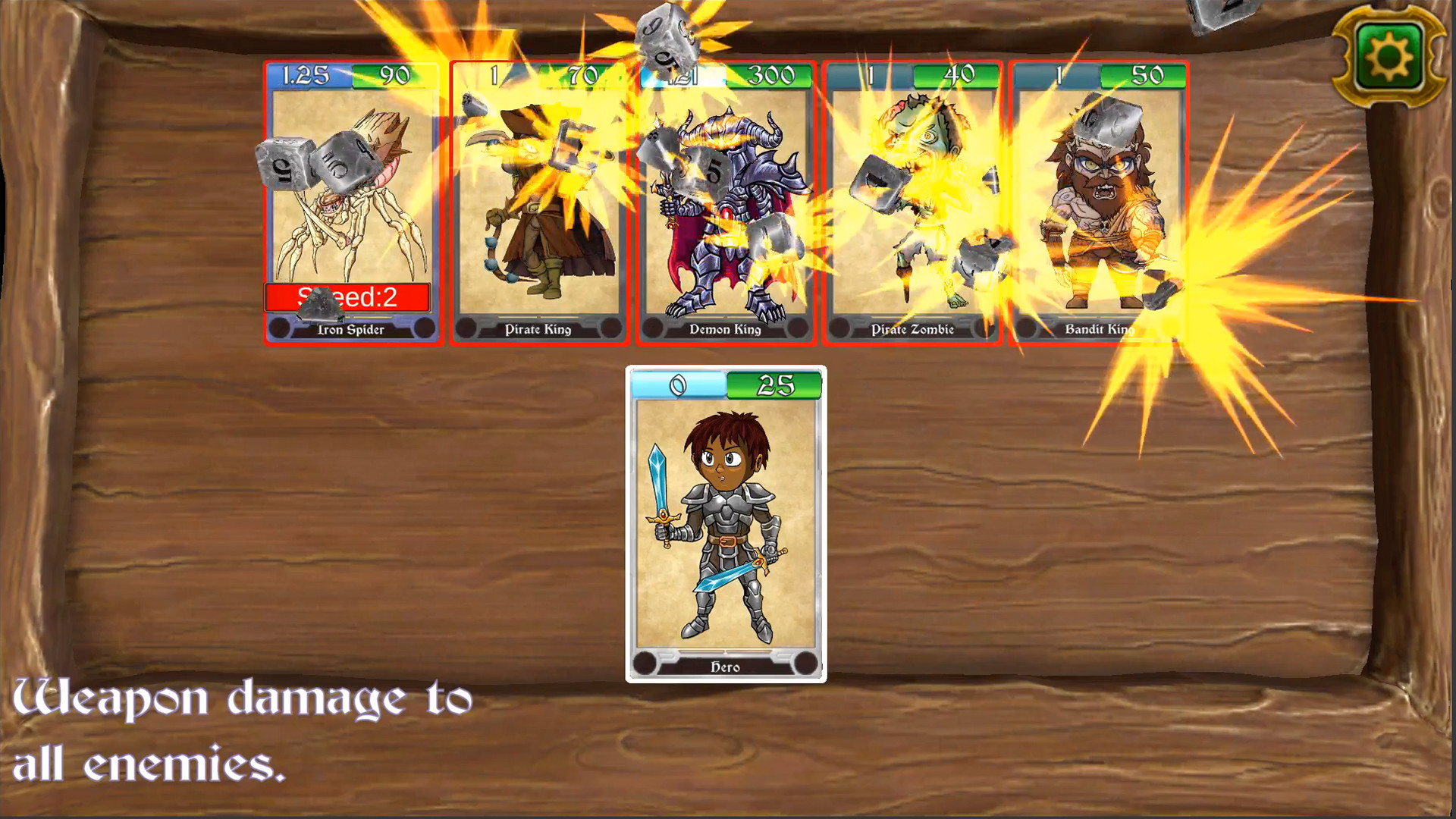Click the attack value badge on Hero card
This screenshot has height=819, width=1456.
click(679, 385)
